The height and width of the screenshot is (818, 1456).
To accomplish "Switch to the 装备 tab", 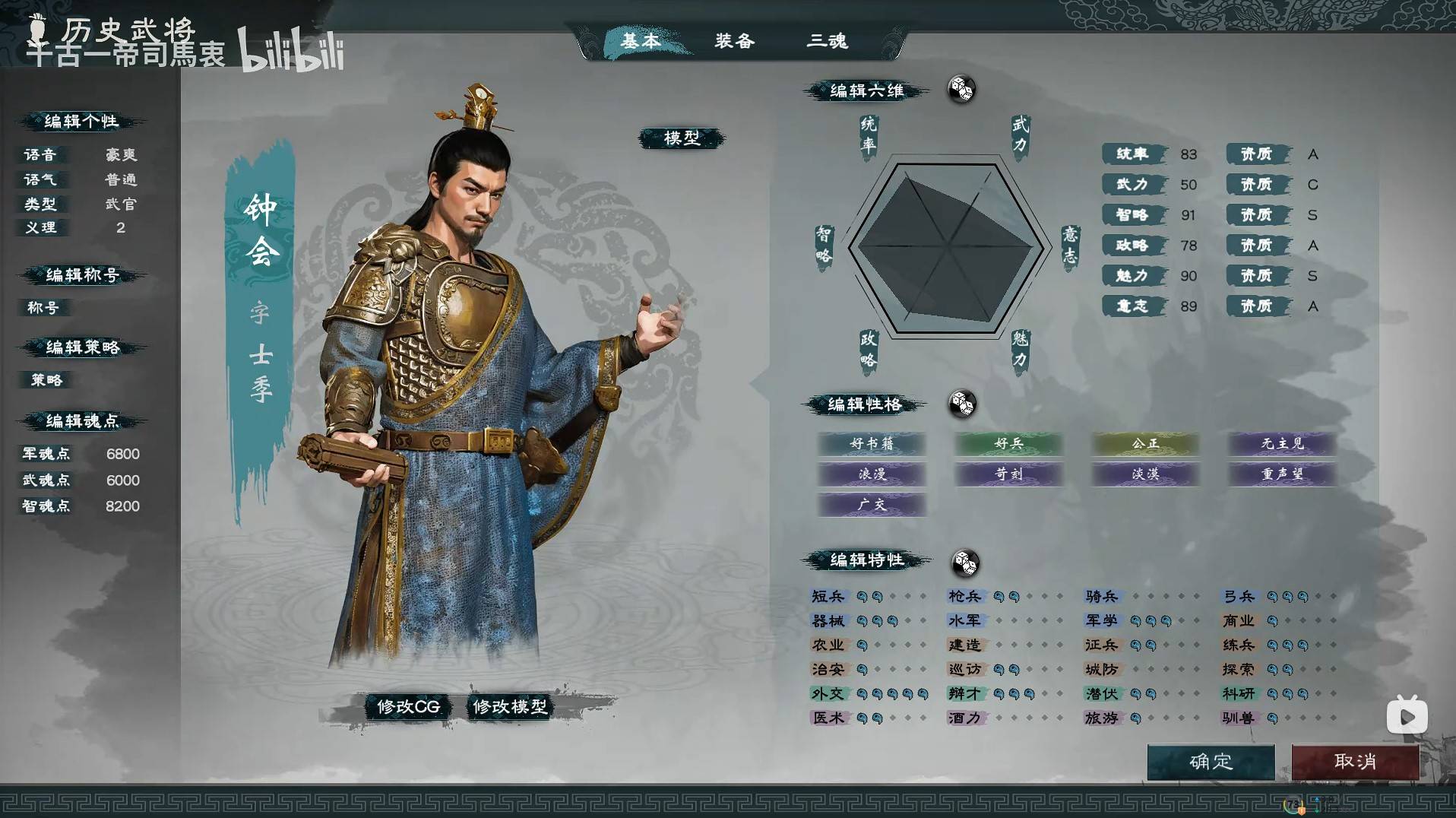I will point(734,42).
